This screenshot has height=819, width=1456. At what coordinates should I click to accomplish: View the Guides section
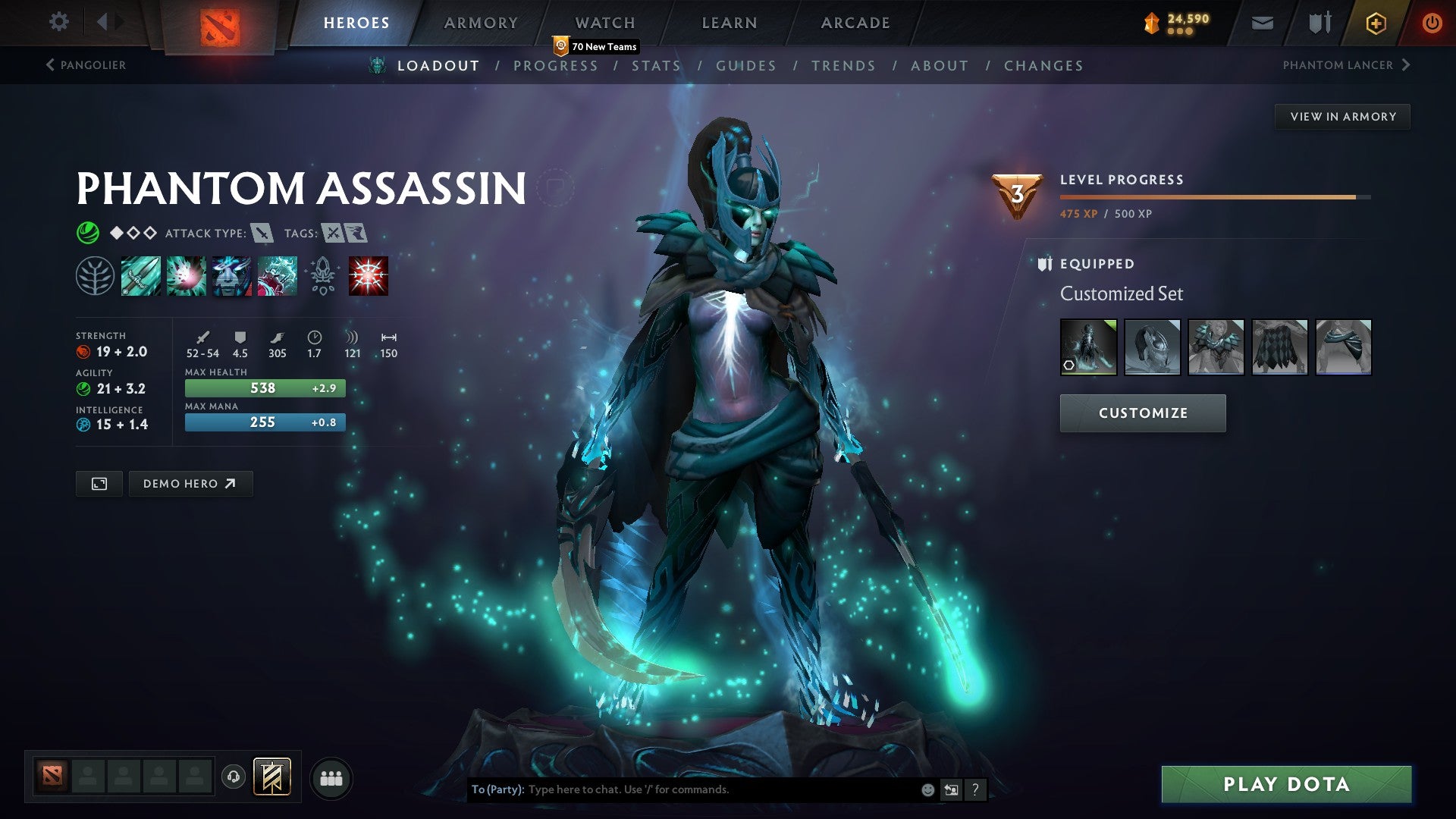746,66
